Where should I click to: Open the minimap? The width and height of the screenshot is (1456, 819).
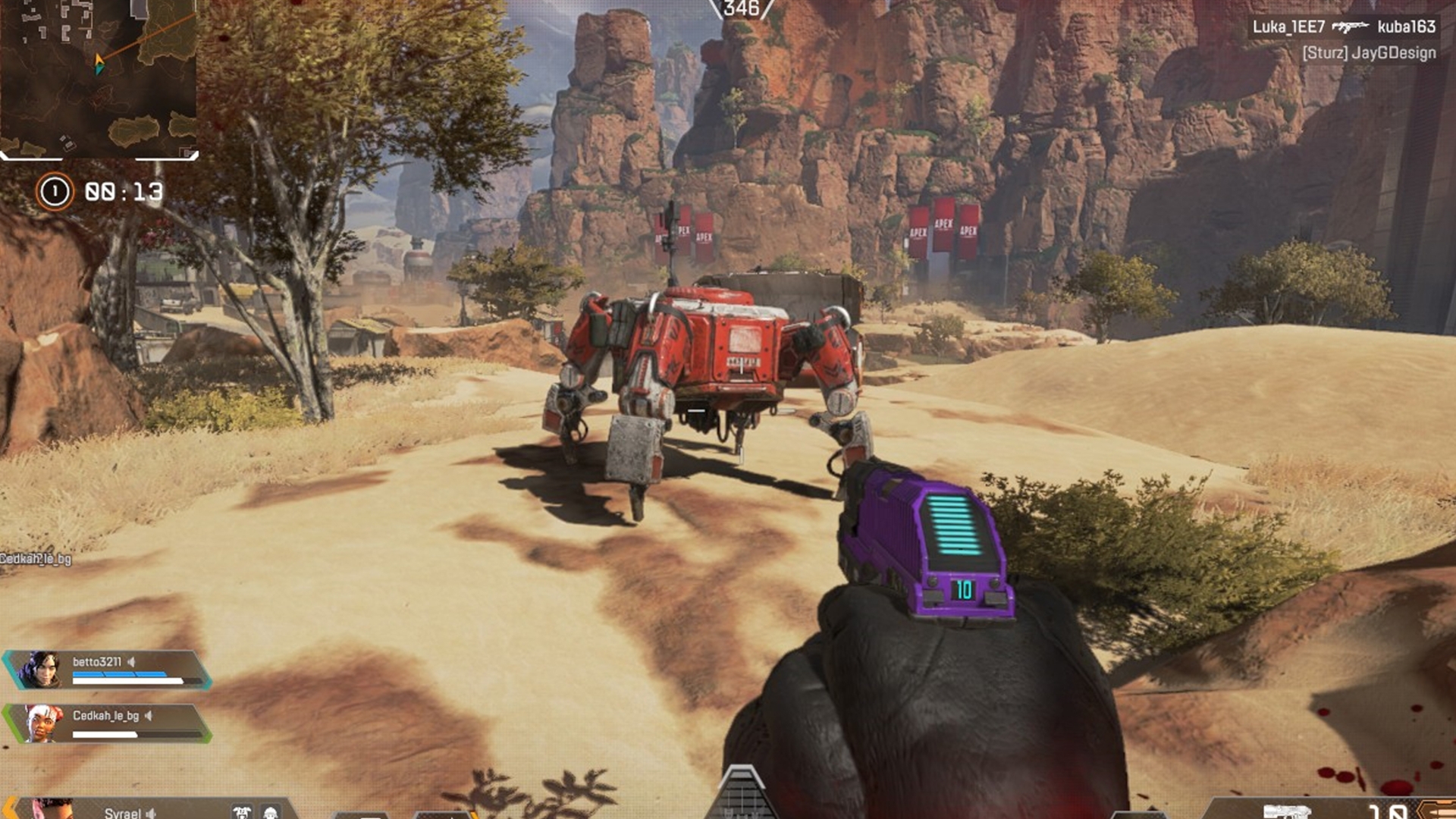99,78
